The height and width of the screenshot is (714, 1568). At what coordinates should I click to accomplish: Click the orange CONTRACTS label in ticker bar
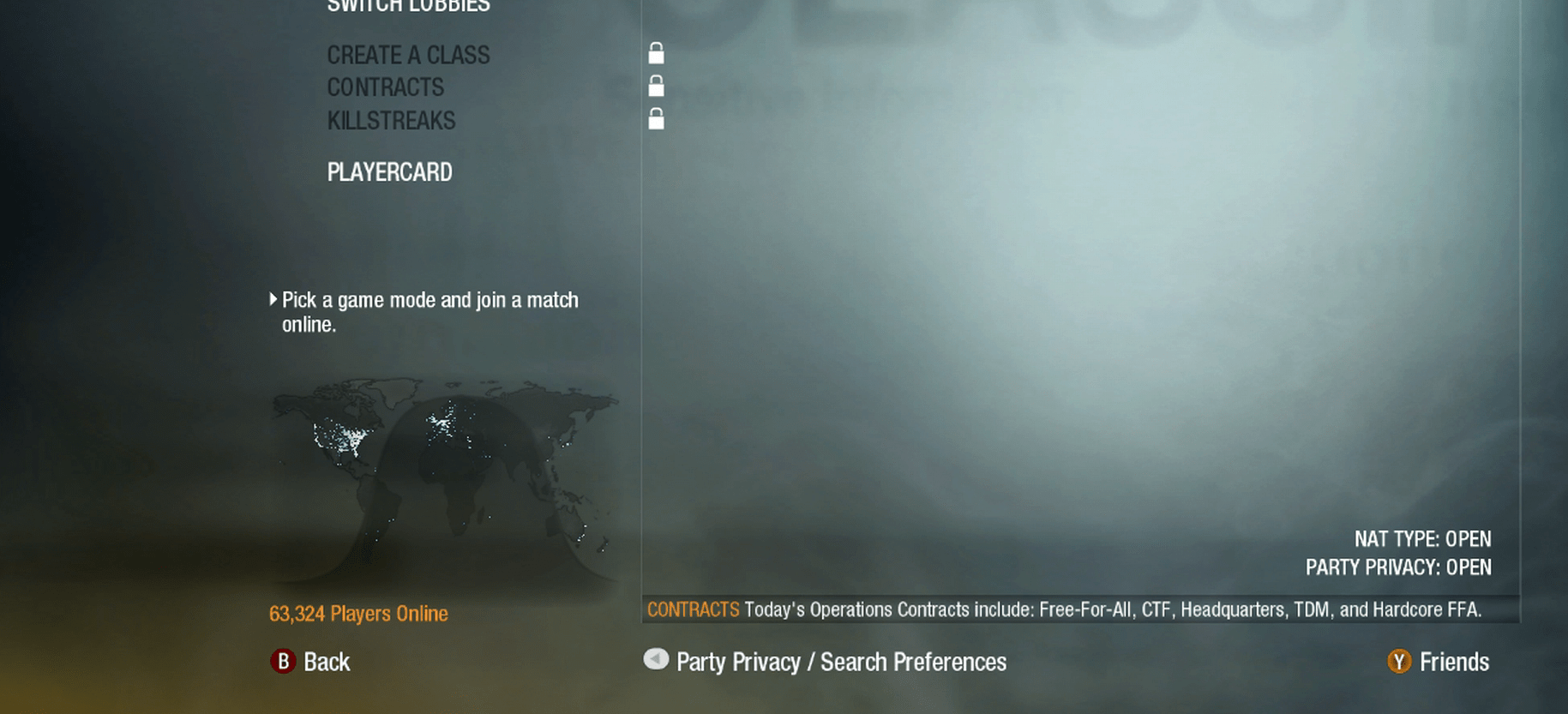[694, 609]
